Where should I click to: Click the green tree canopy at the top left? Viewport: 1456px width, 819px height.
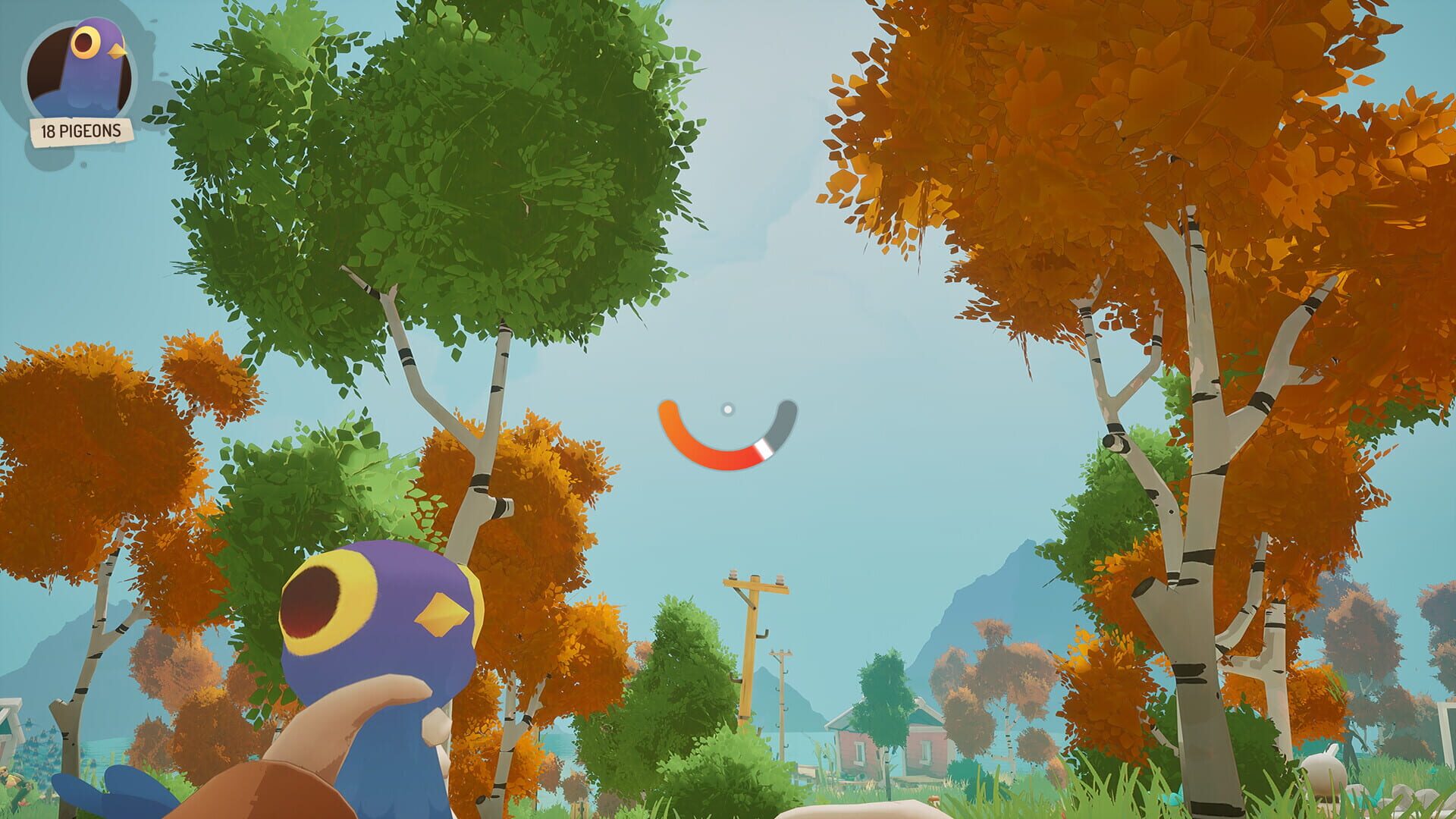[470, 152]
